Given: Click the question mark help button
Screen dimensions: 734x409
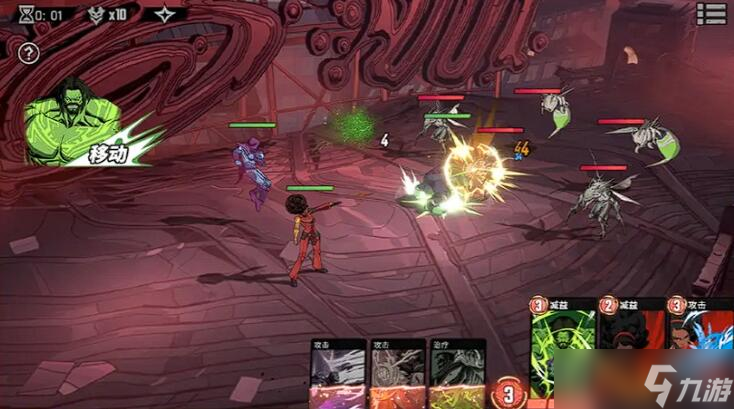Looking at the screenshot, I should click(29, 54).
